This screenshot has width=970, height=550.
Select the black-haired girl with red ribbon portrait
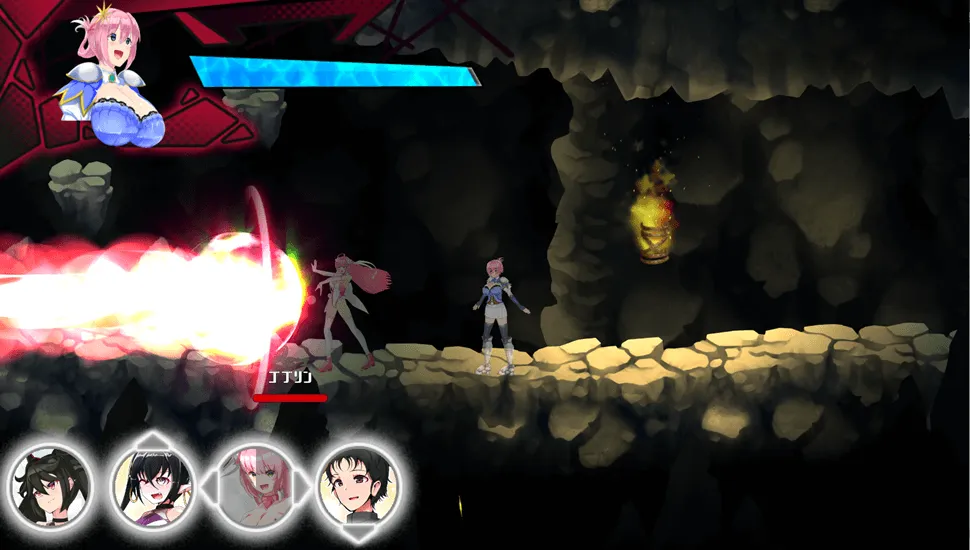pos(50,487)
